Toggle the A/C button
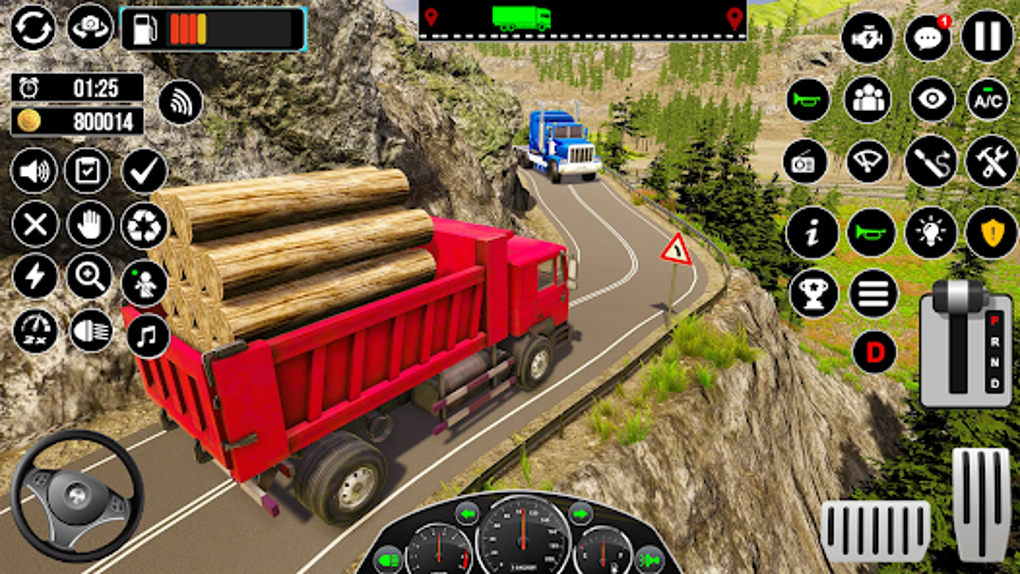Viewport: 1020px width, 574px height. point(988,99)
